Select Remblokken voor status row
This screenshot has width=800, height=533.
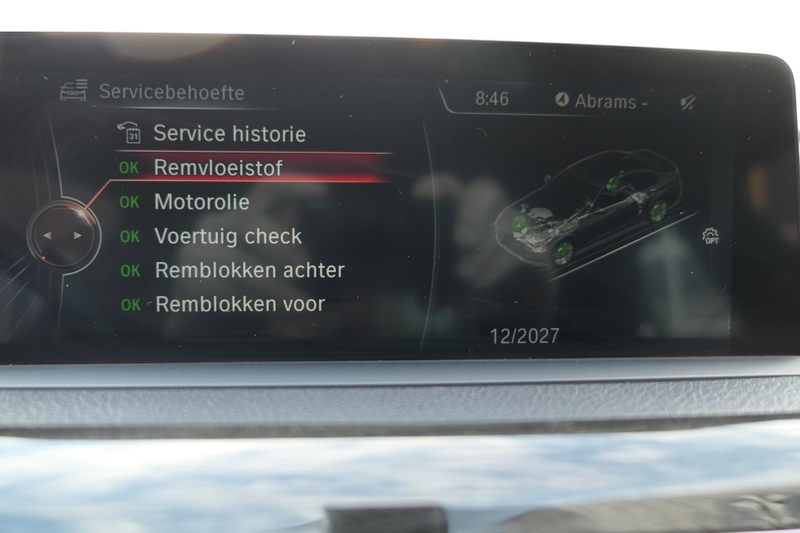[x=240, y=304]
